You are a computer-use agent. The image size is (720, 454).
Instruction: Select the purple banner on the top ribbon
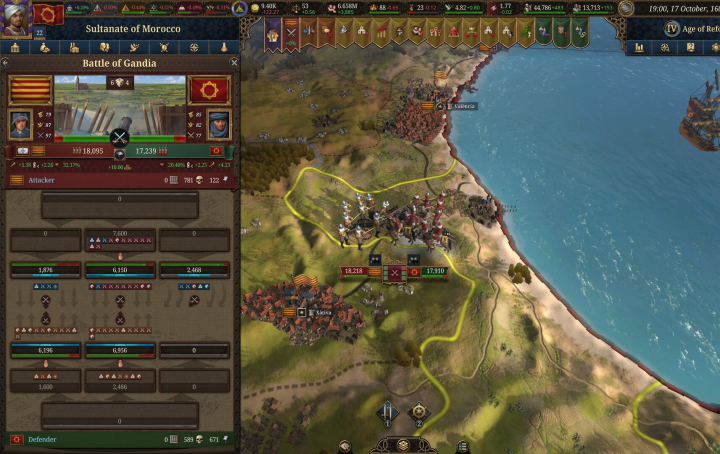click(273, 34)
